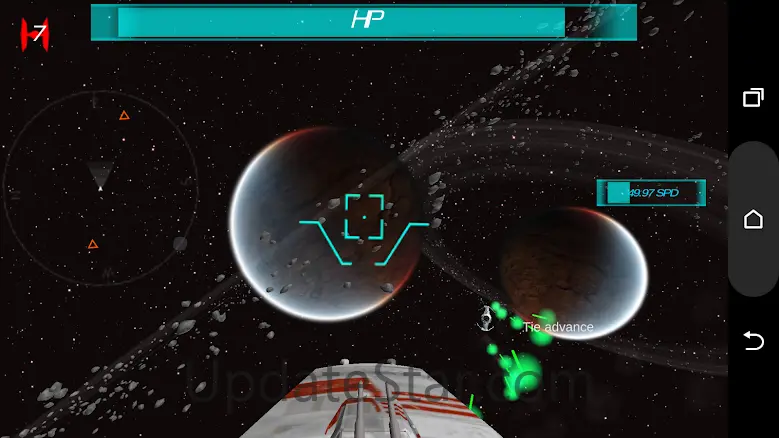The width and height of the screenshot is (779, 438).
Task: Tap the Android back arrow
Action: tap(753, 341)
